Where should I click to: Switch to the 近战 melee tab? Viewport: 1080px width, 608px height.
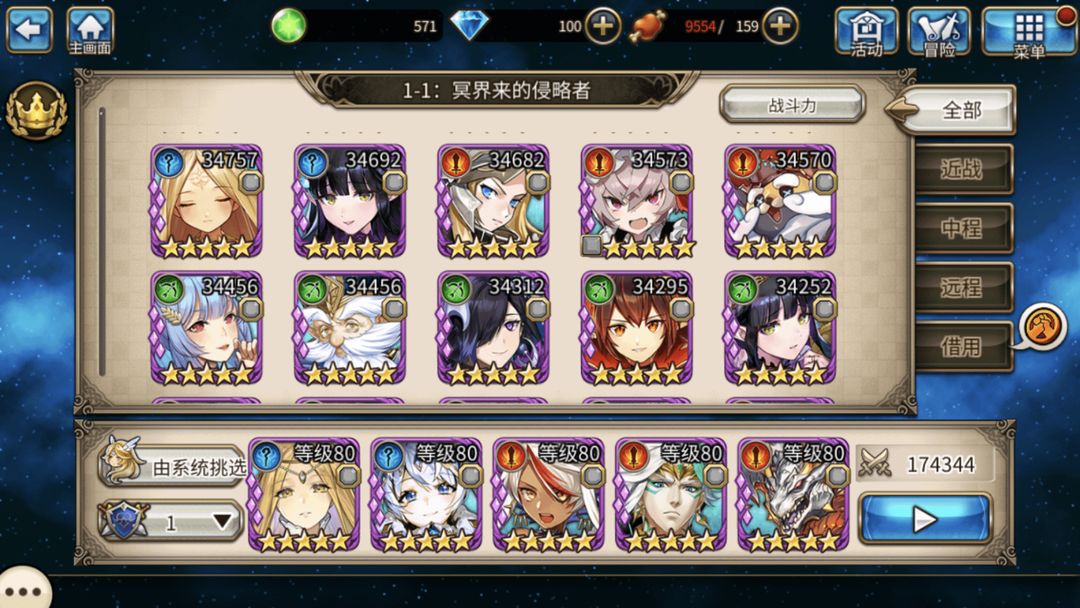961,169
